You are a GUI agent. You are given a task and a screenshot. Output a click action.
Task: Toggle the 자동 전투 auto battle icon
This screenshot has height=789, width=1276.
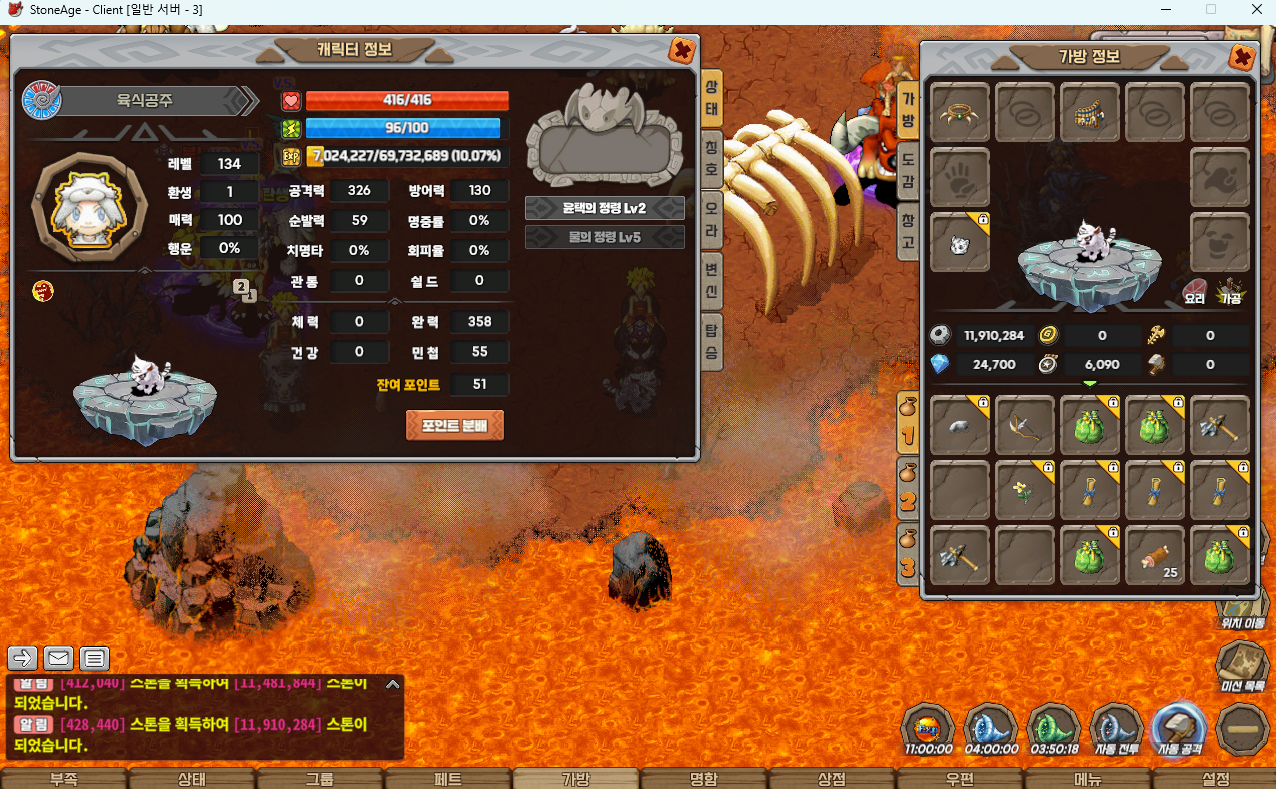pyautogui.click(x=1116, y=728)
